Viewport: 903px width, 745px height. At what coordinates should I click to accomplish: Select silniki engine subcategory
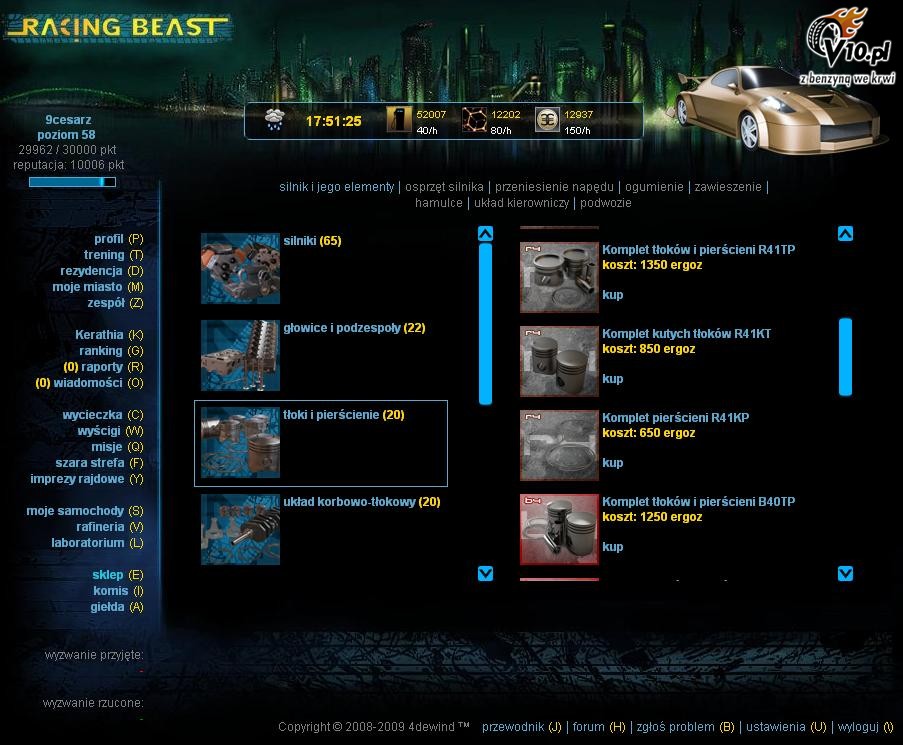click(x=300, y=241)
